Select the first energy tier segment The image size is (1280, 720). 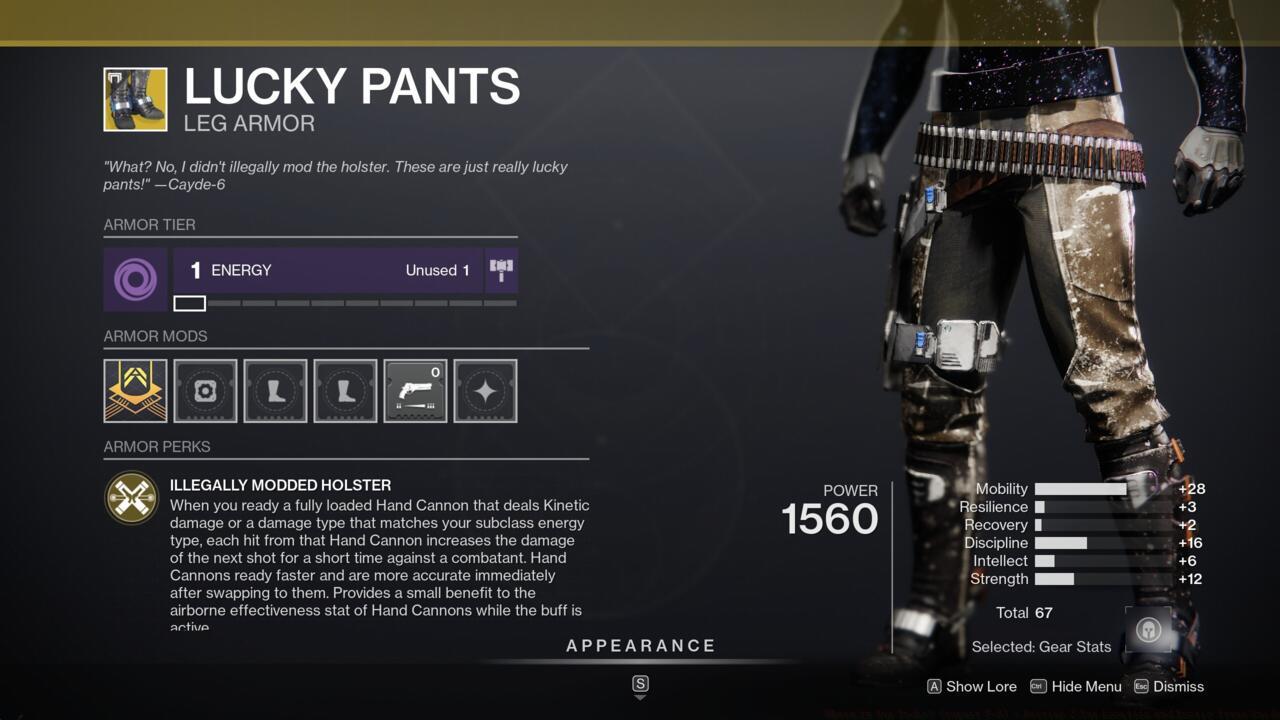189,302
